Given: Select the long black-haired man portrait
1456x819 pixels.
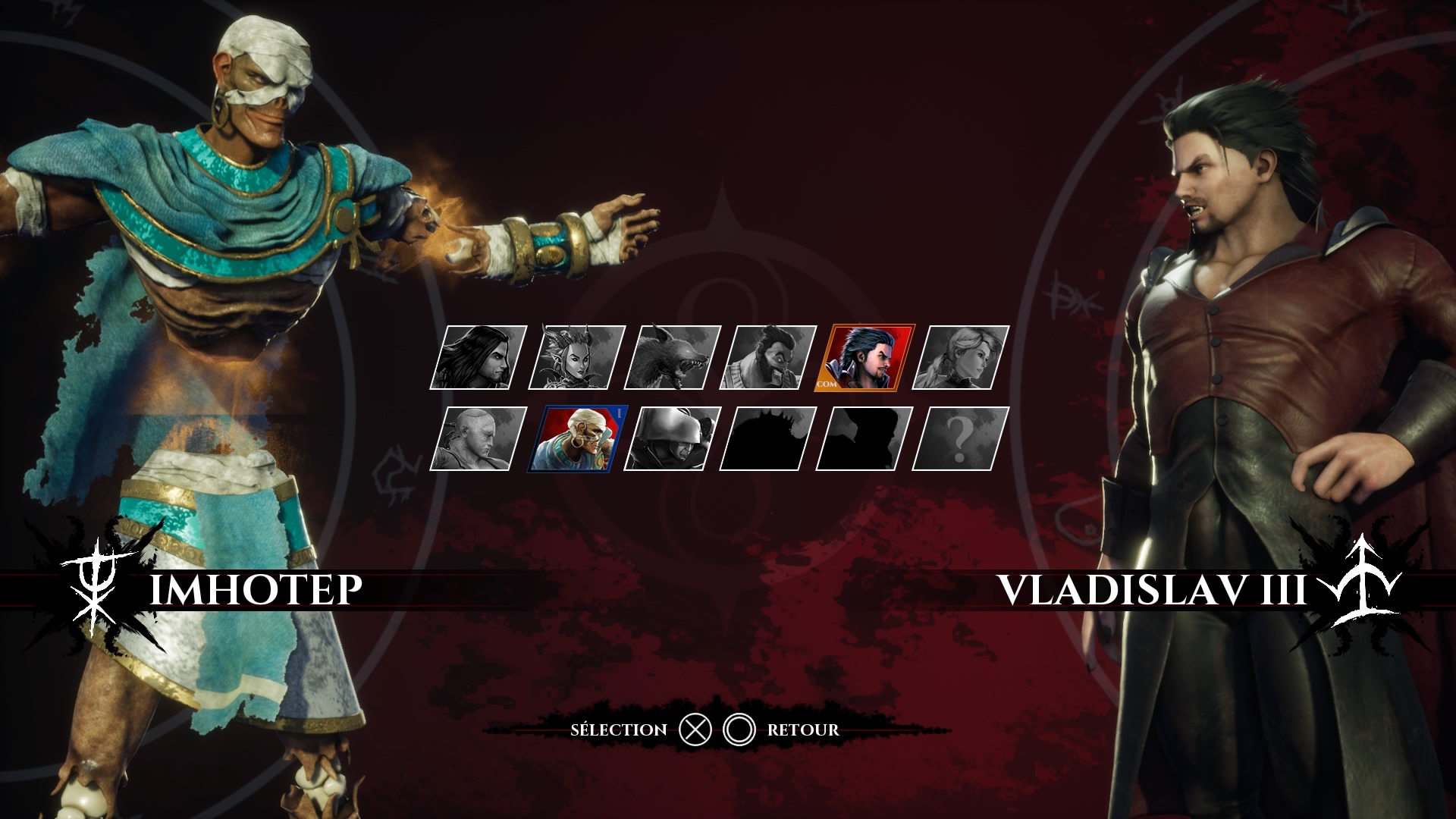Looking at the screenshot, I should pos(479,358).
